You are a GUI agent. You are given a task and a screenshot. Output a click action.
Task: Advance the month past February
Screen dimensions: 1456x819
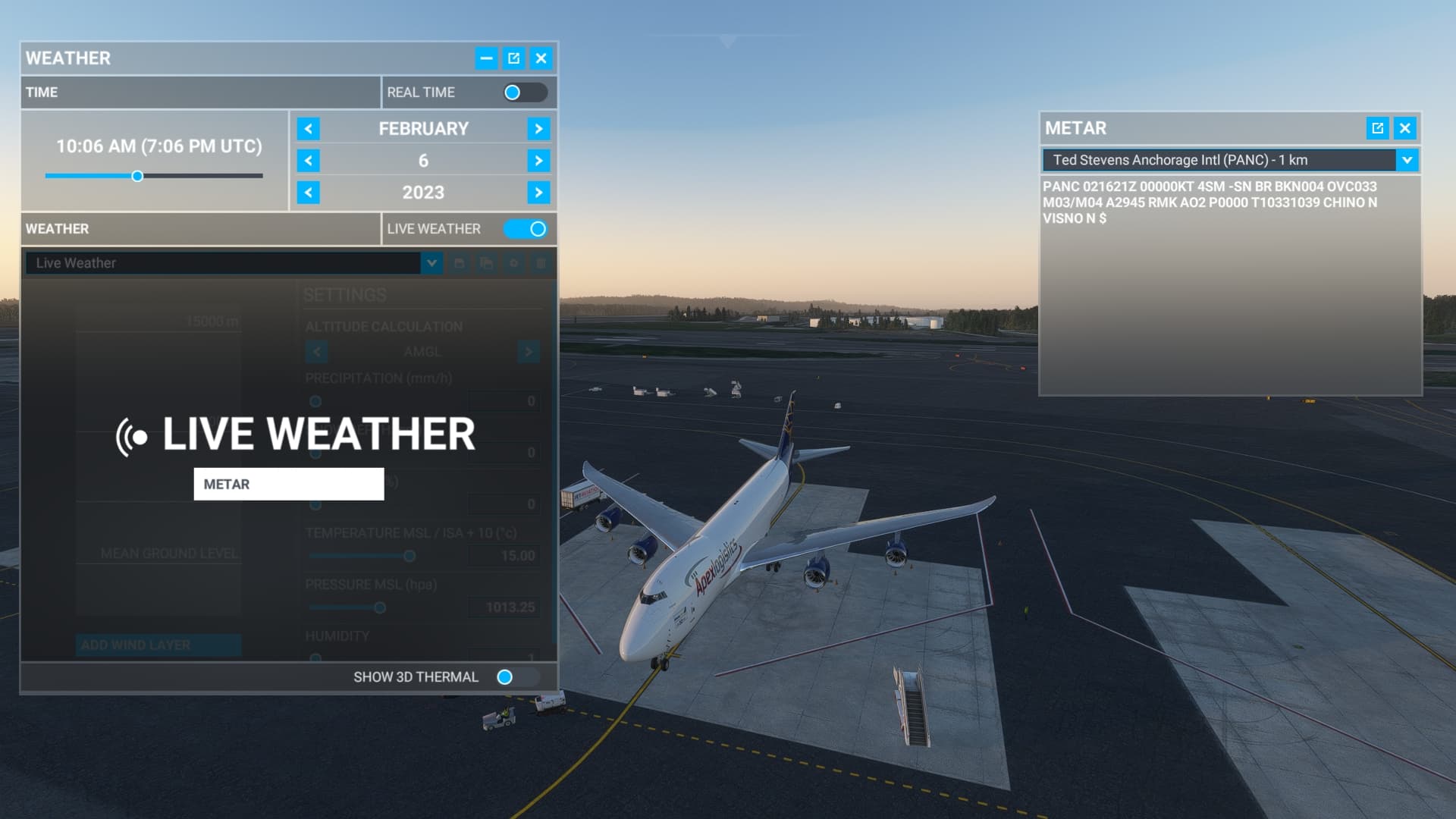(539, 128)
